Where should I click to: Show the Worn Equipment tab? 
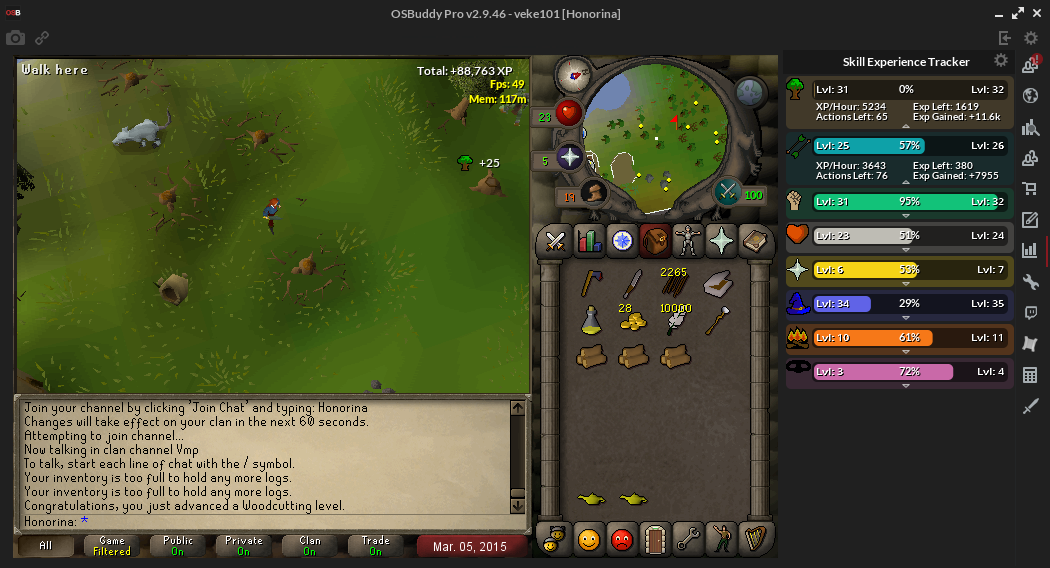pos(687,241)
